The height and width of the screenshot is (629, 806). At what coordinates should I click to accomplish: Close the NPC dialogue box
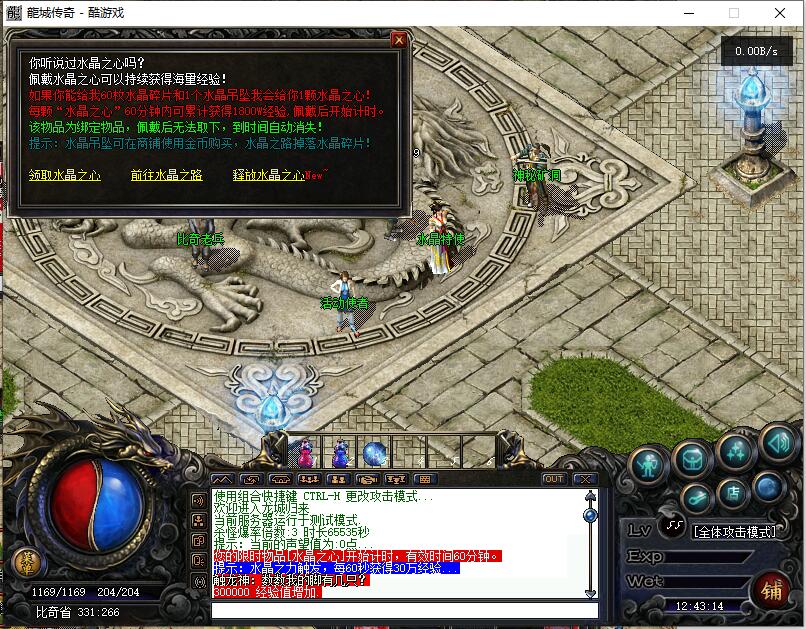(x=399, y=40)
